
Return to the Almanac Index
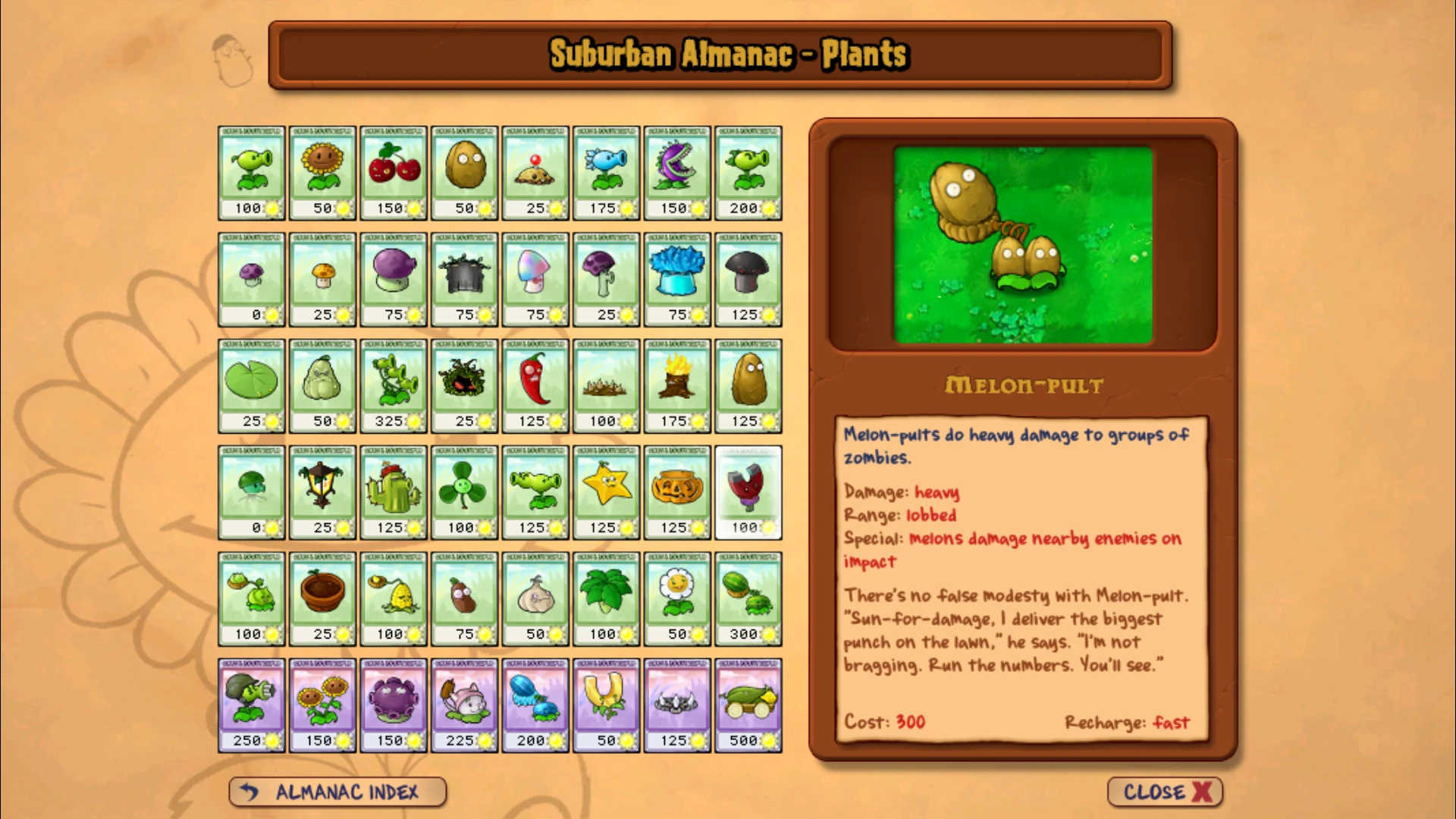(x=337, y=792)
